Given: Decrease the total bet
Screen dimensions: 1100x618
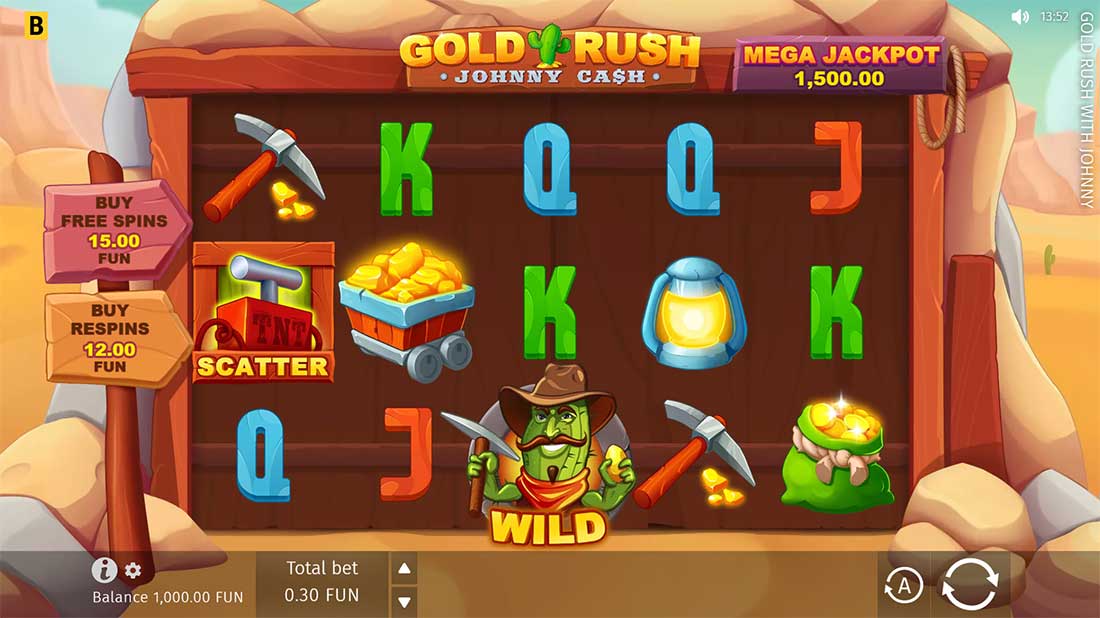Looking at the screenshot, I should [404, 601].
